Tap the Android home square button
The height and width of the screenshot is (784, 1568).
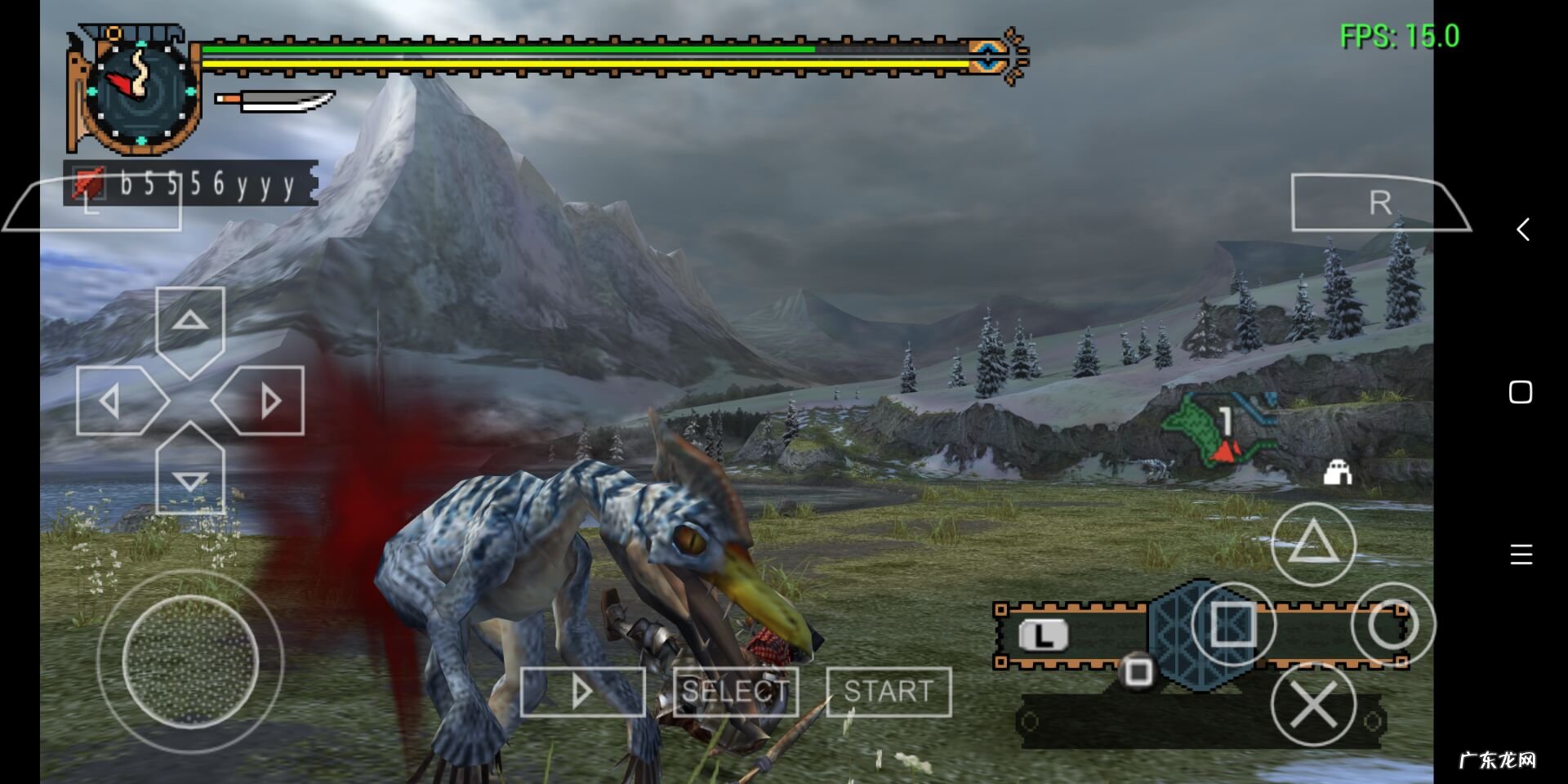tap(1521, 392)
